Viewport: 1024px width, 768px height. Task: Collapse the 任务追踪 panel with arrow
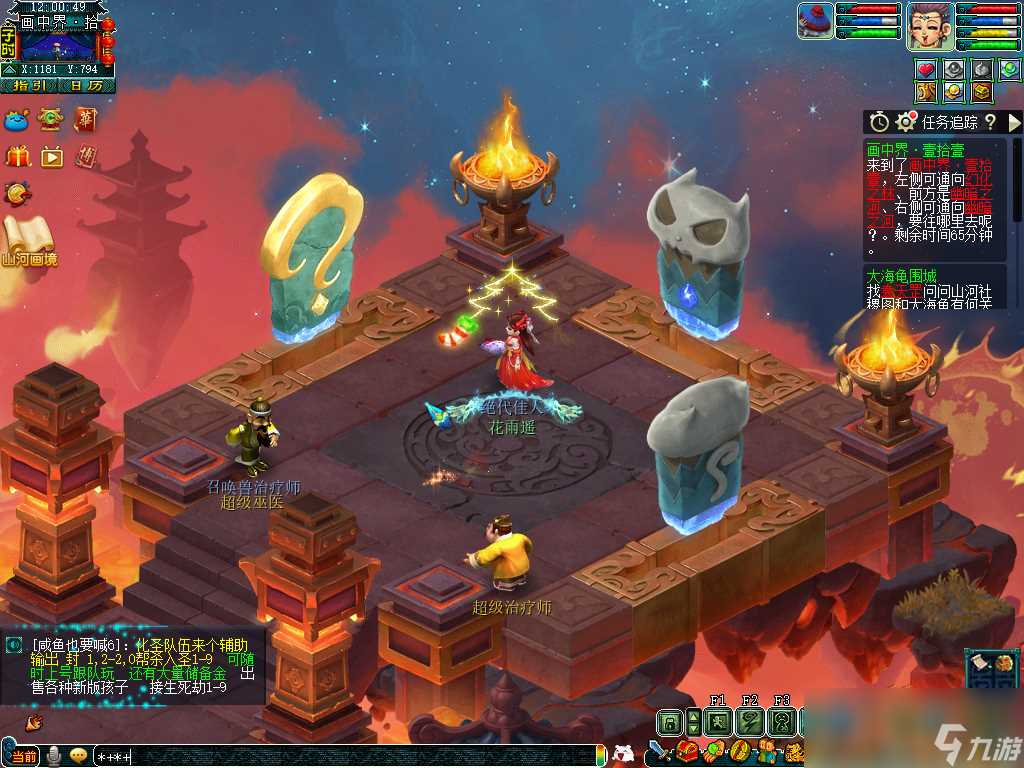[x=1014, y=122]
